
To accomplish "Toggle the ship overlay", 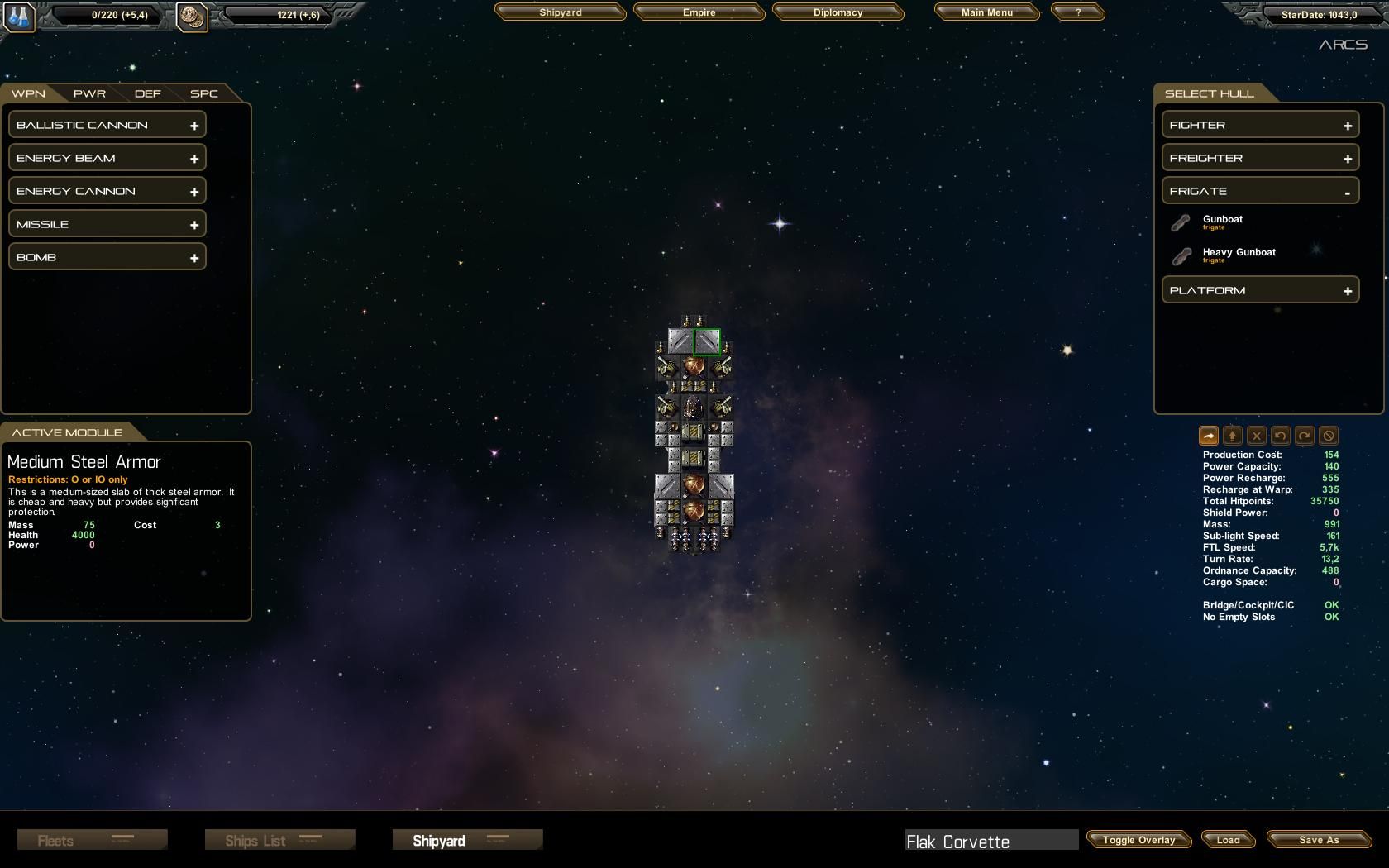I will click(x=1138, y=840).
